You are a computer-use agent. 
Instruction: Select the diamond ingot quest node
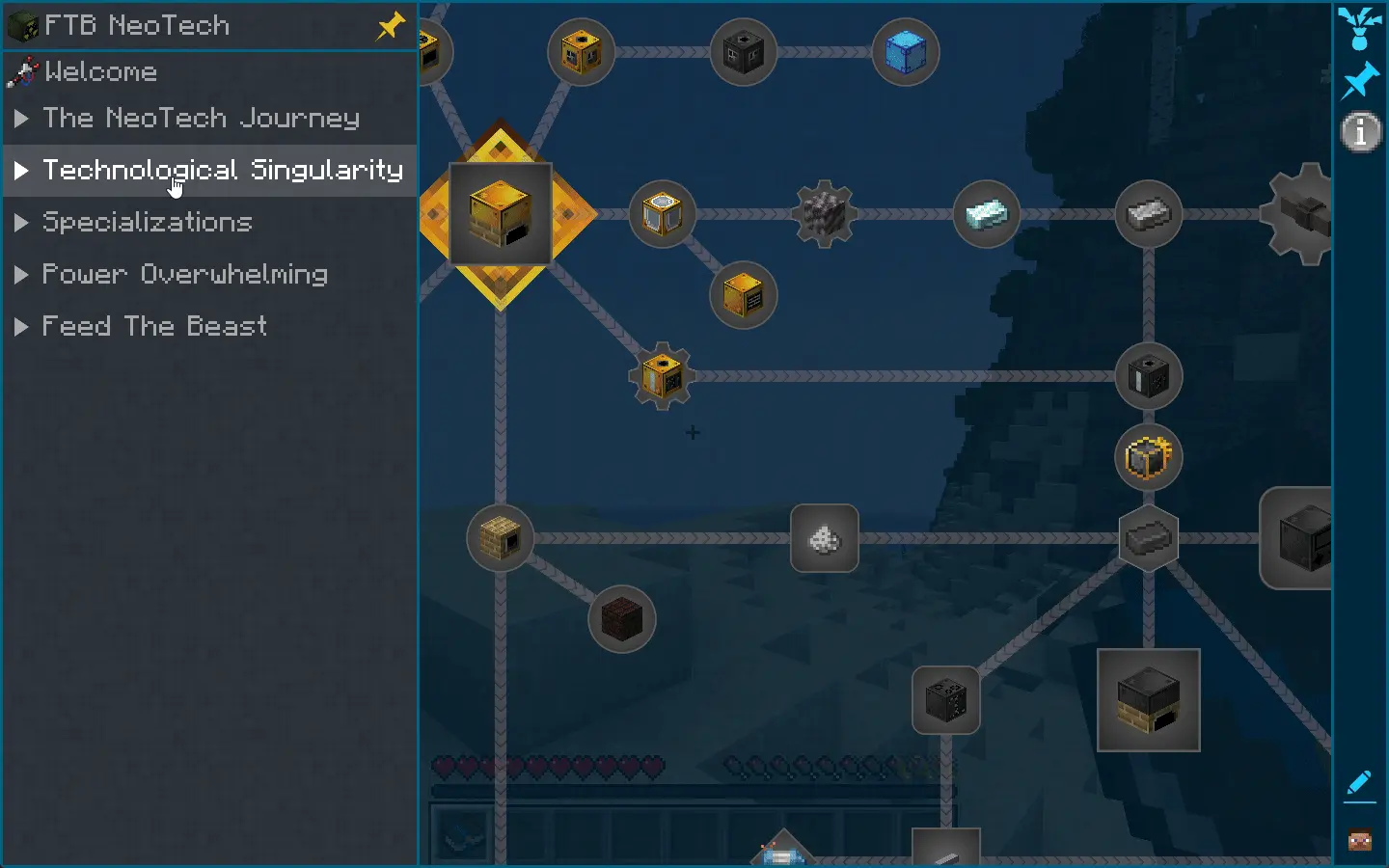point(985,214)
